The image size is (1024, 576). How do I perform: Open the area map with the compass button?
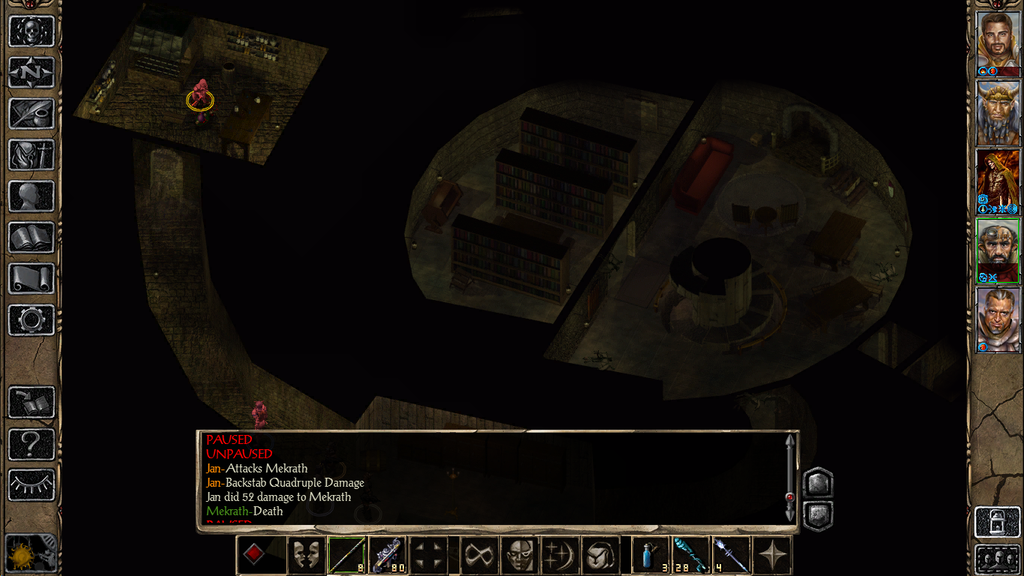(x=31, y=72)
